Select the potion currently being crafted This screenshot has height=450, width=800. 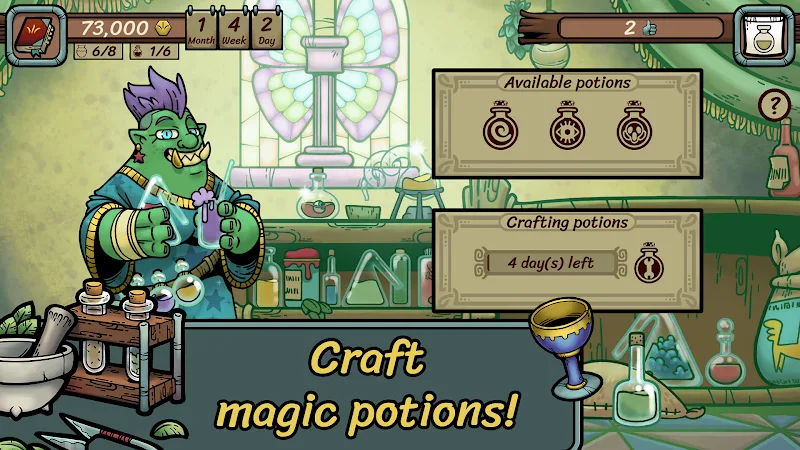(649, 265)
